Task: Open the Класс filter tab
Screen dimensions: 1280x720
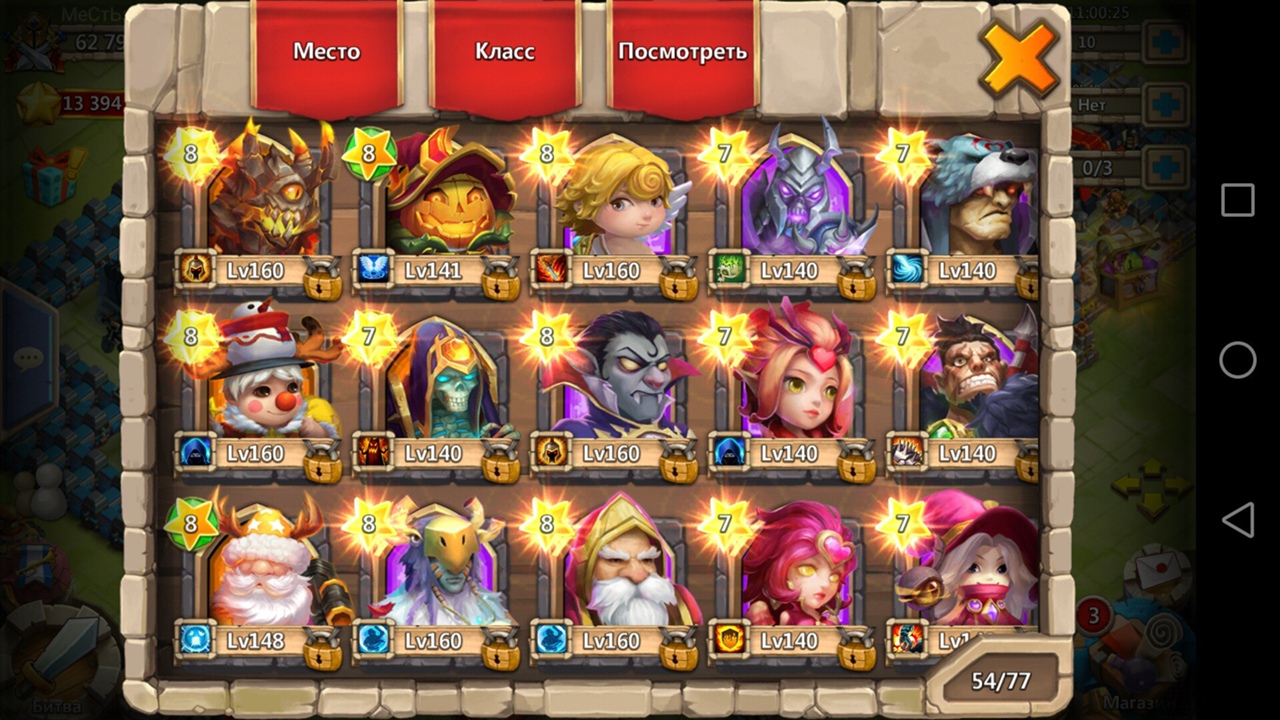Action: (504, 52)
